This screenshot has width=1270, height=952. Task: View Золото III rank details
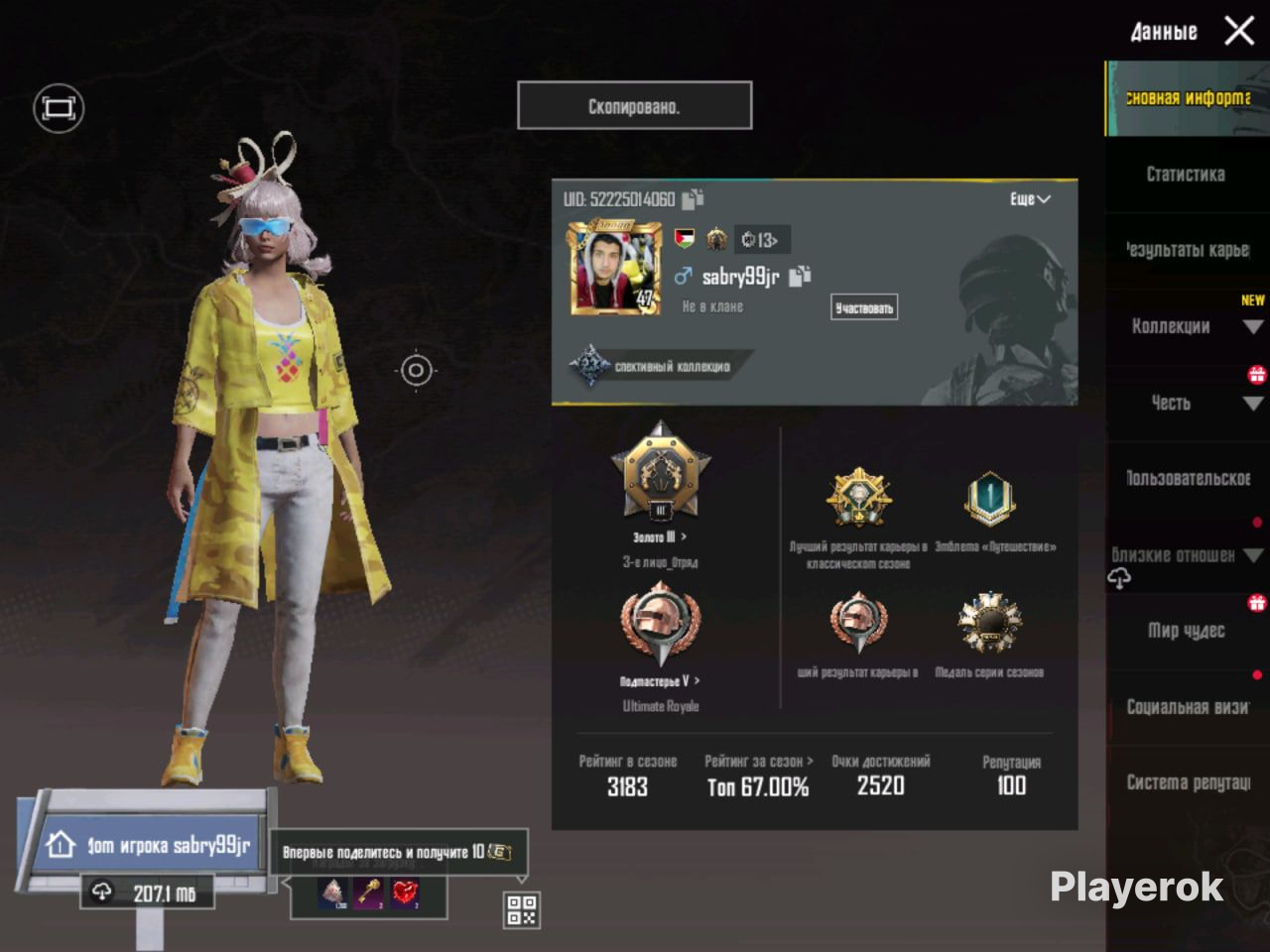pos(660,536)
